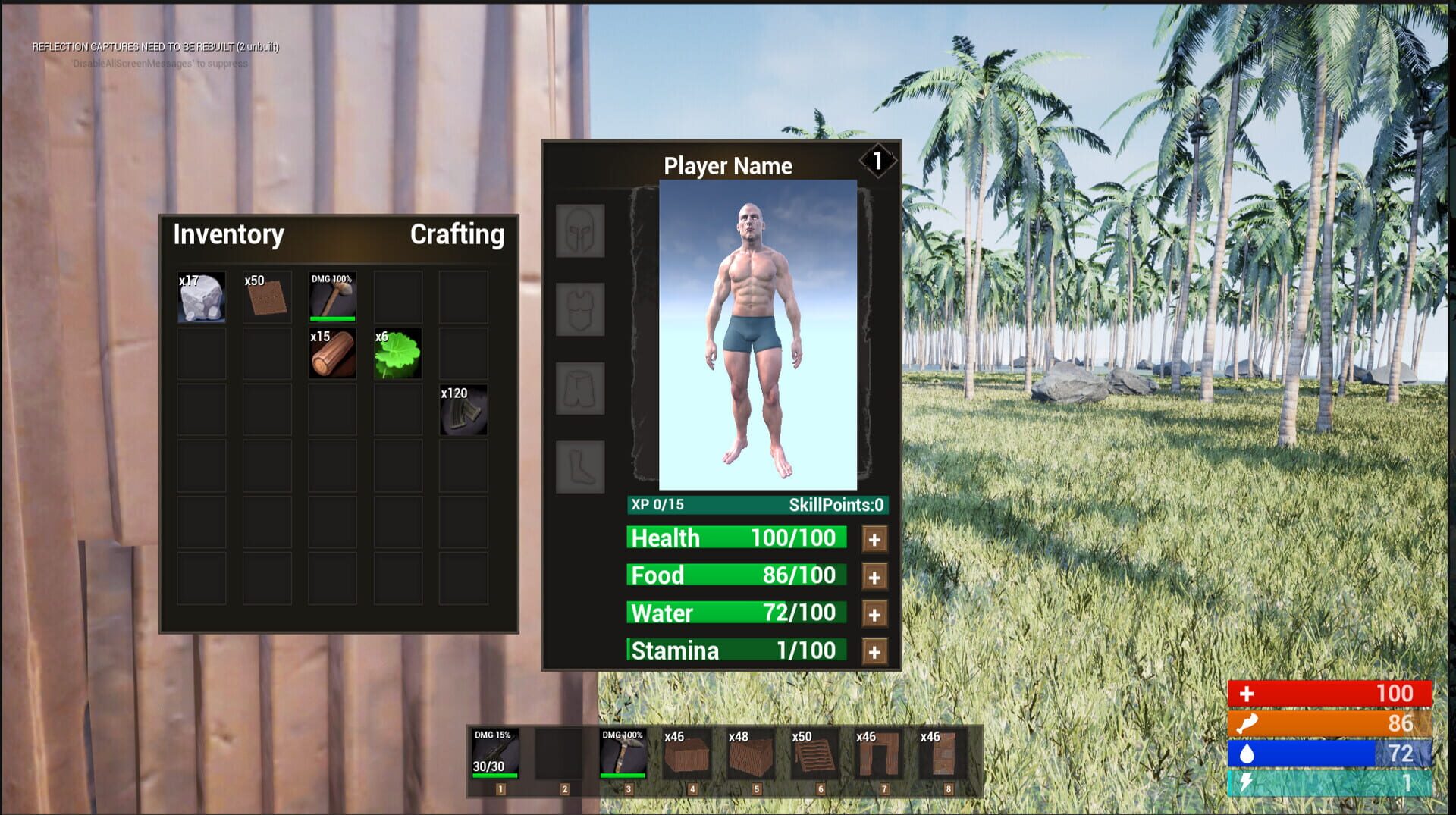Click the empty hotbar slot 2

click(559, 754)
